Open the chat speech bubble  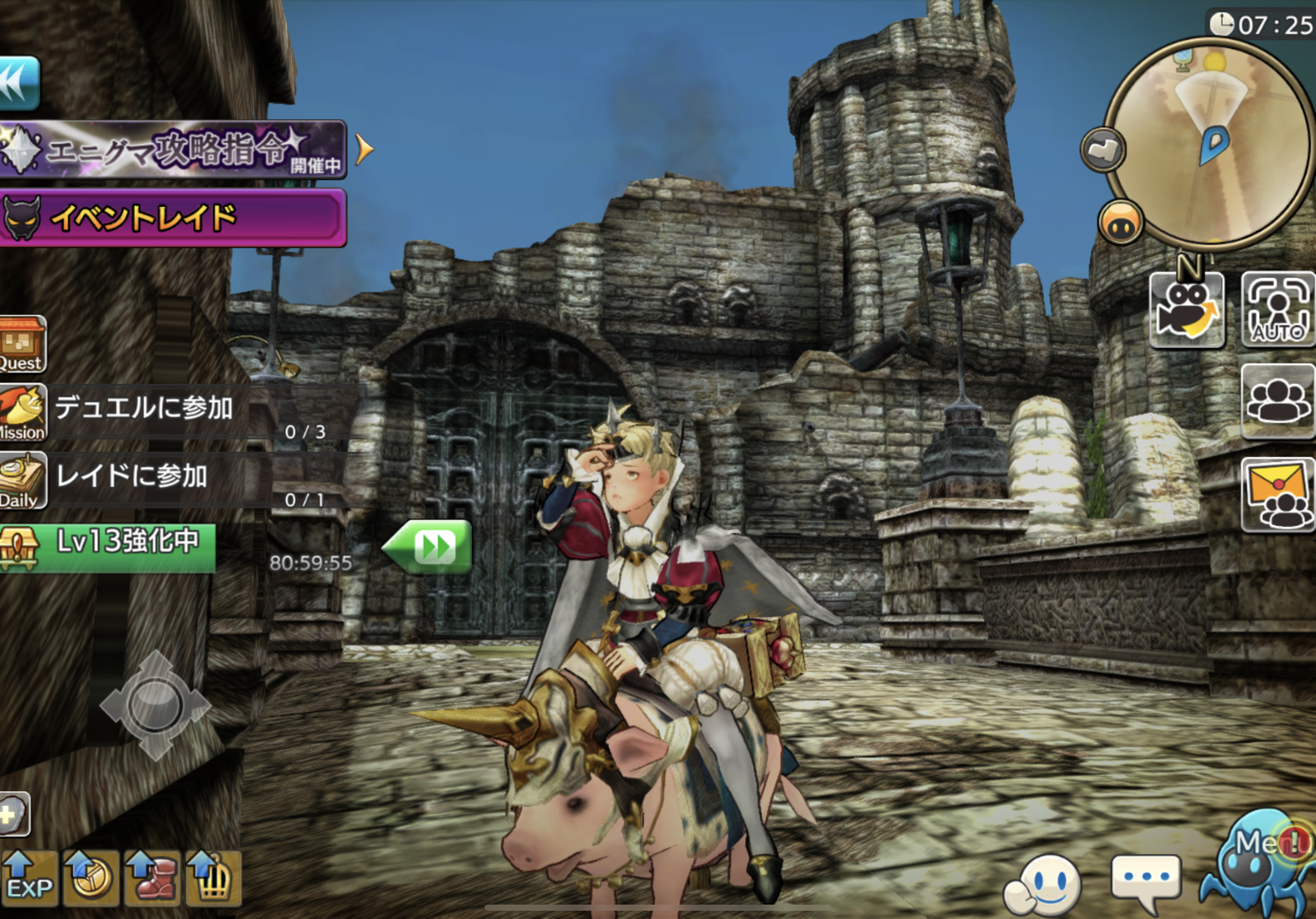tap(1145, 880)
